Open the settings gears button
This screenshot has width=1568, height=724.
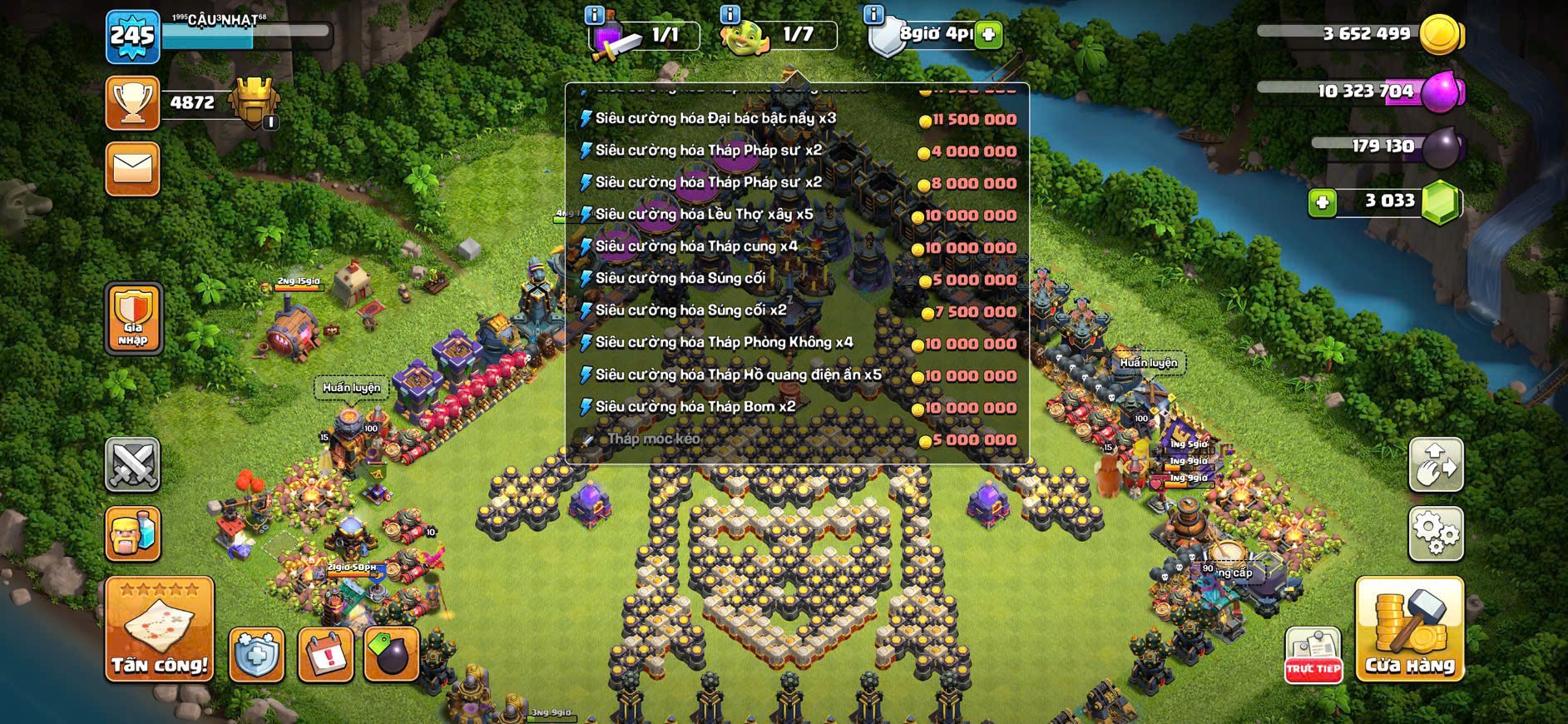1436,533
